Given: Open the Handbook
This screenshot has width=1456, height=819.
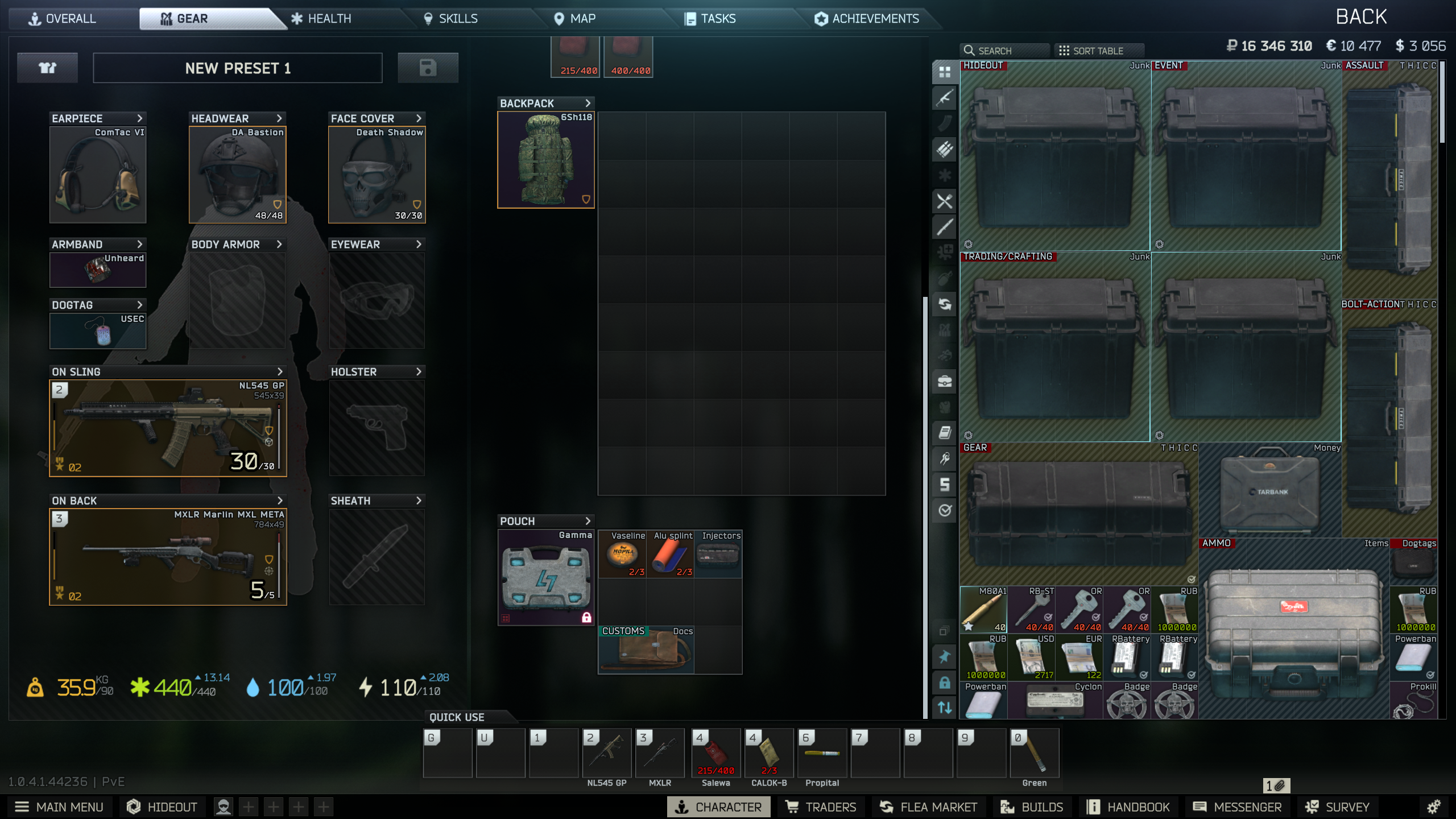Looking at the screenshot, I should 1128,807.
